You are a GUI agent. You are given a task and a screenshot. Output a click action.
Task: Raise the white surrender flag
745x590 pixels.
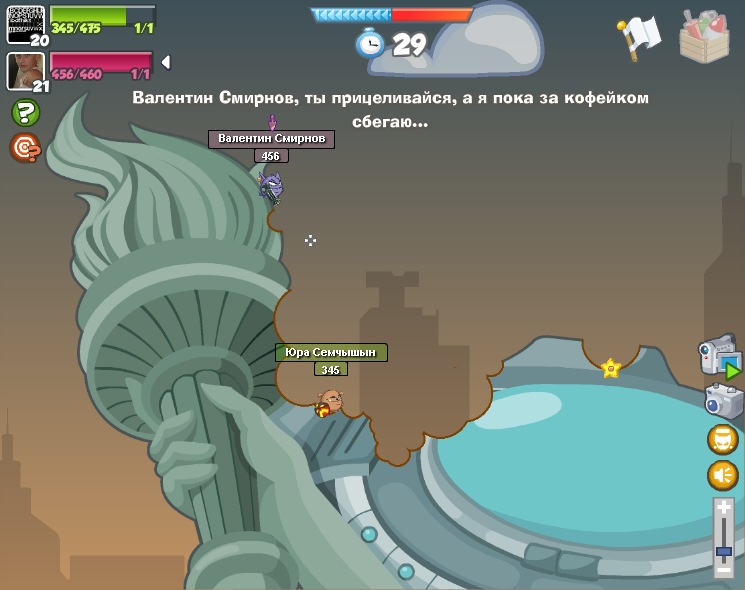[639, 36]
